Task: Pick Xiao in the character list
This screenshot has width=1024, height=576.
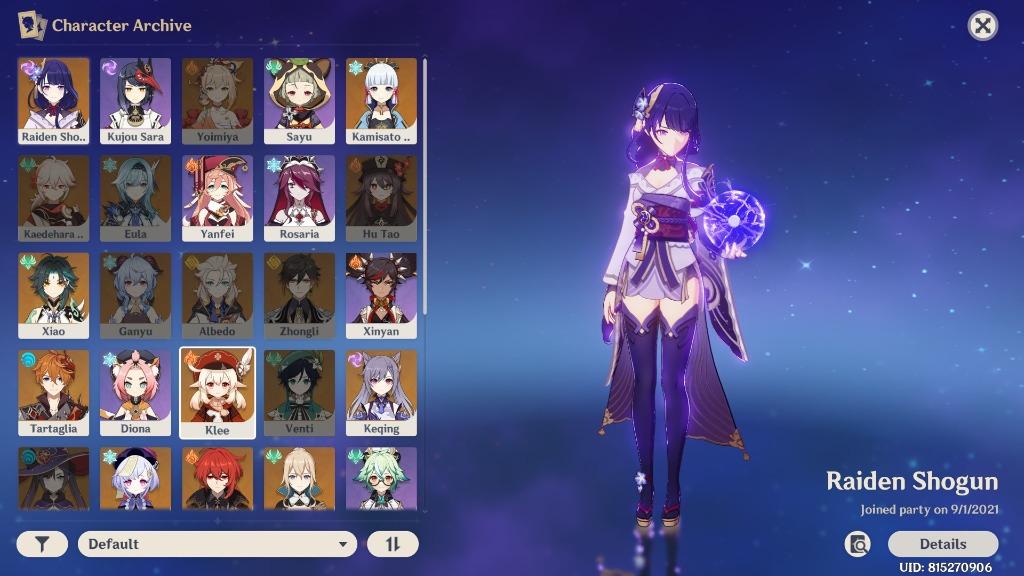Action: click(53, 294)
